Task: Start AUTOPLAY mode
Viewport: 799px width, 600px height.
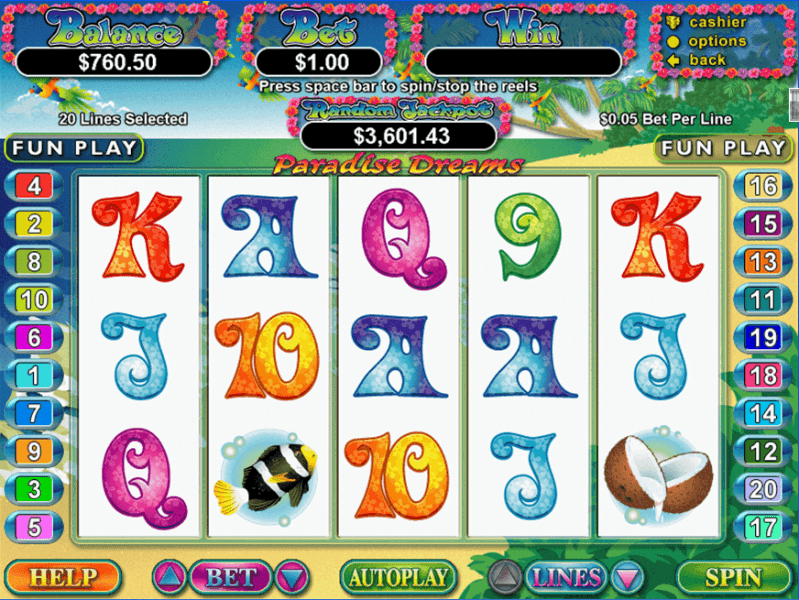Action: tap(398, 577)
